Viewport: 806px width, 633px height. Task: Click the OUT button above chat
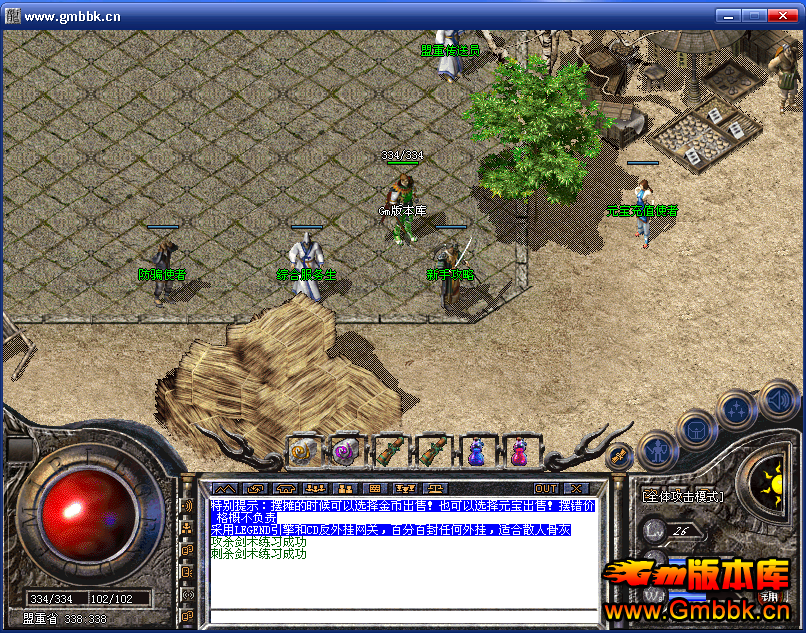[546, 488]
